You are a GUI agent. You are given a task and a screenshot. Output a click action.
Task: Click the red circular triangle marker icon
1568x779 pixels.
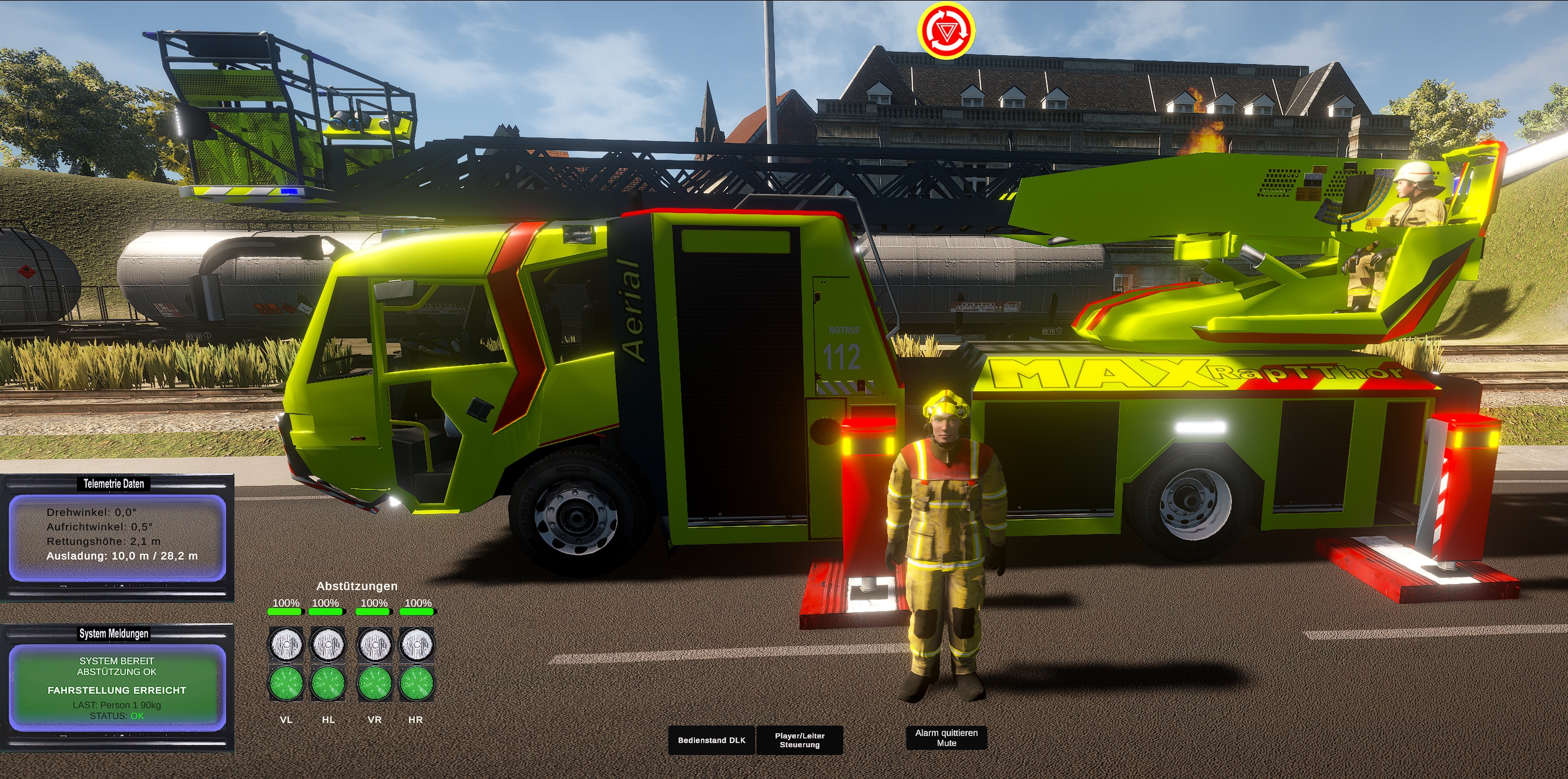946,30
